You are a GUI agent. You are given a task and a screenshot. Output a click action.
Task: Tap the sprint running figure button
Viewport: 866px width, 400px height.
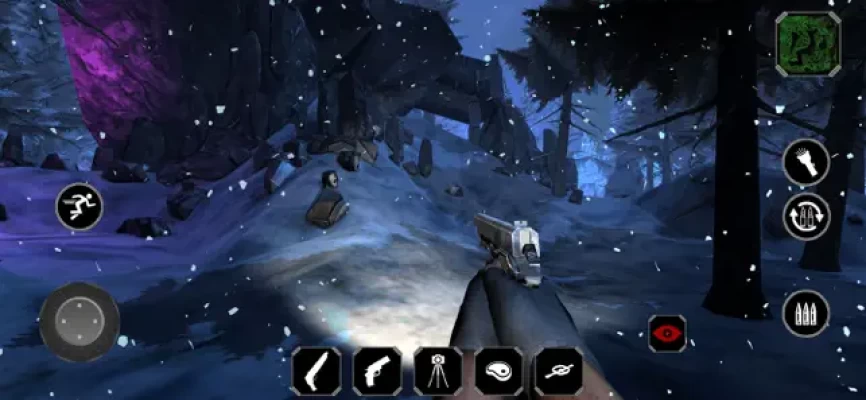click(79, 207)
